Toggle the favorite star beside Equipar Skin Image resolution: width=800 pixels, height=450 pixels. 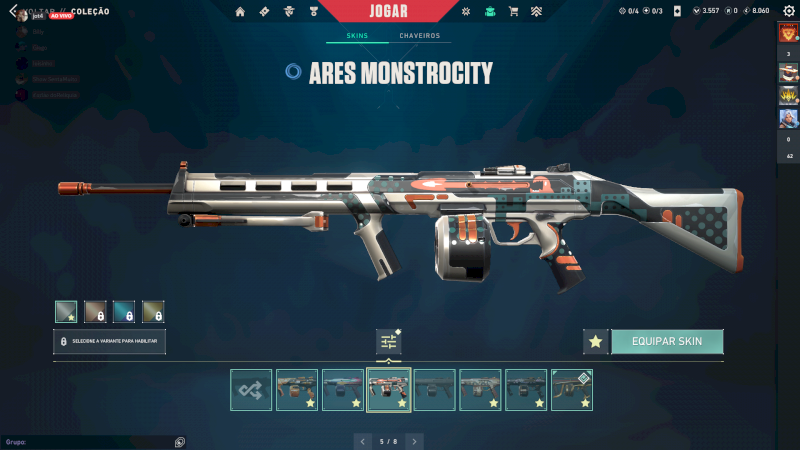tap(596, 342)
